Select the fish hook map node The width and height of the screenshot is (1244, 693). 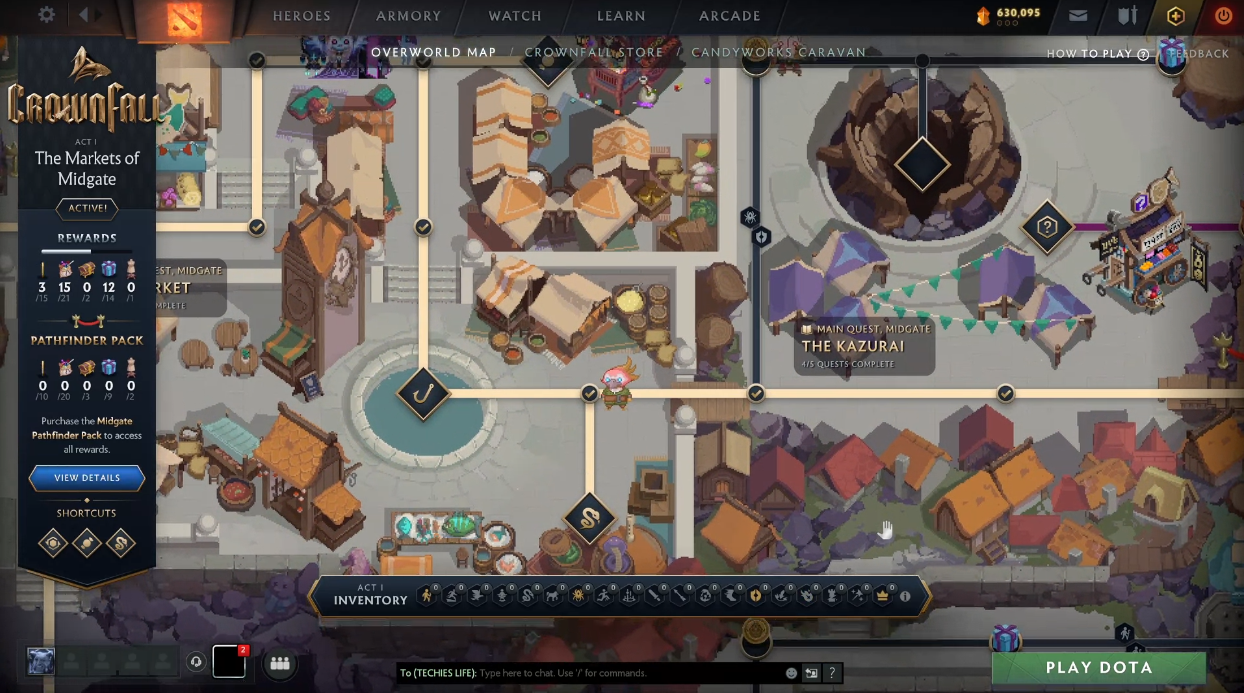423,393
